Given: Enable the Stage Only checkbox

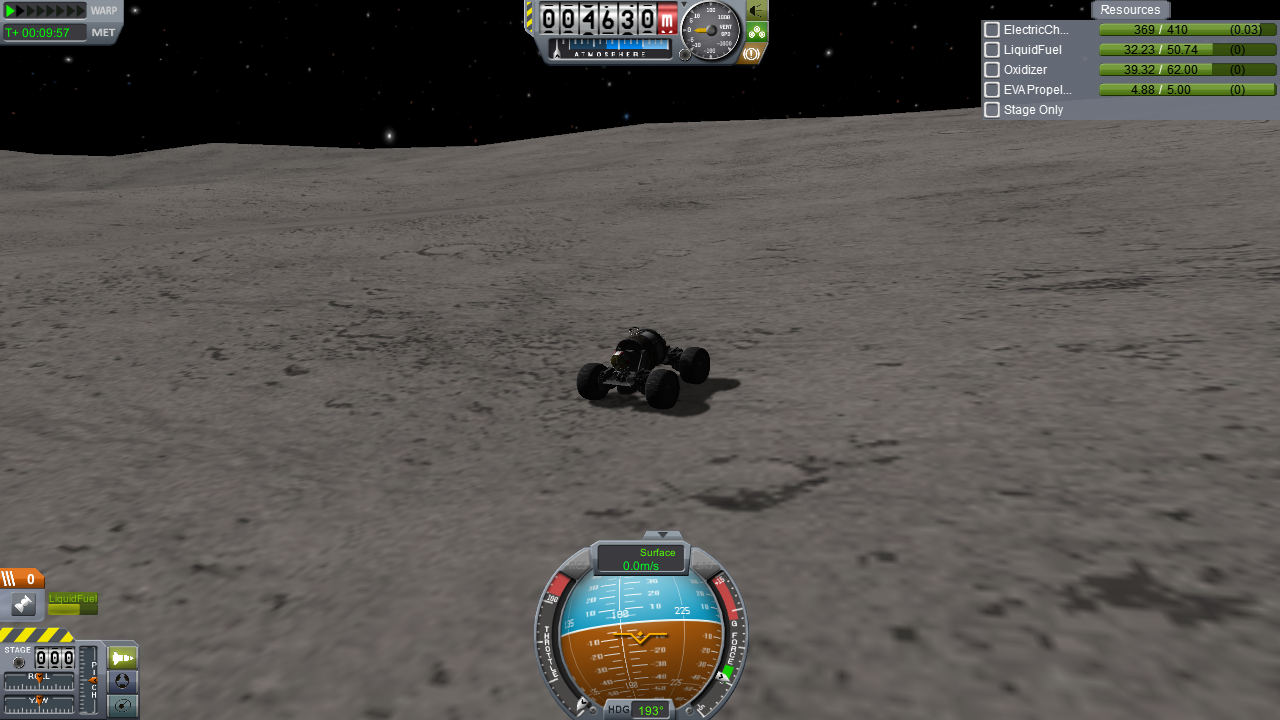Looking at the screenshot, I should 992,110.
